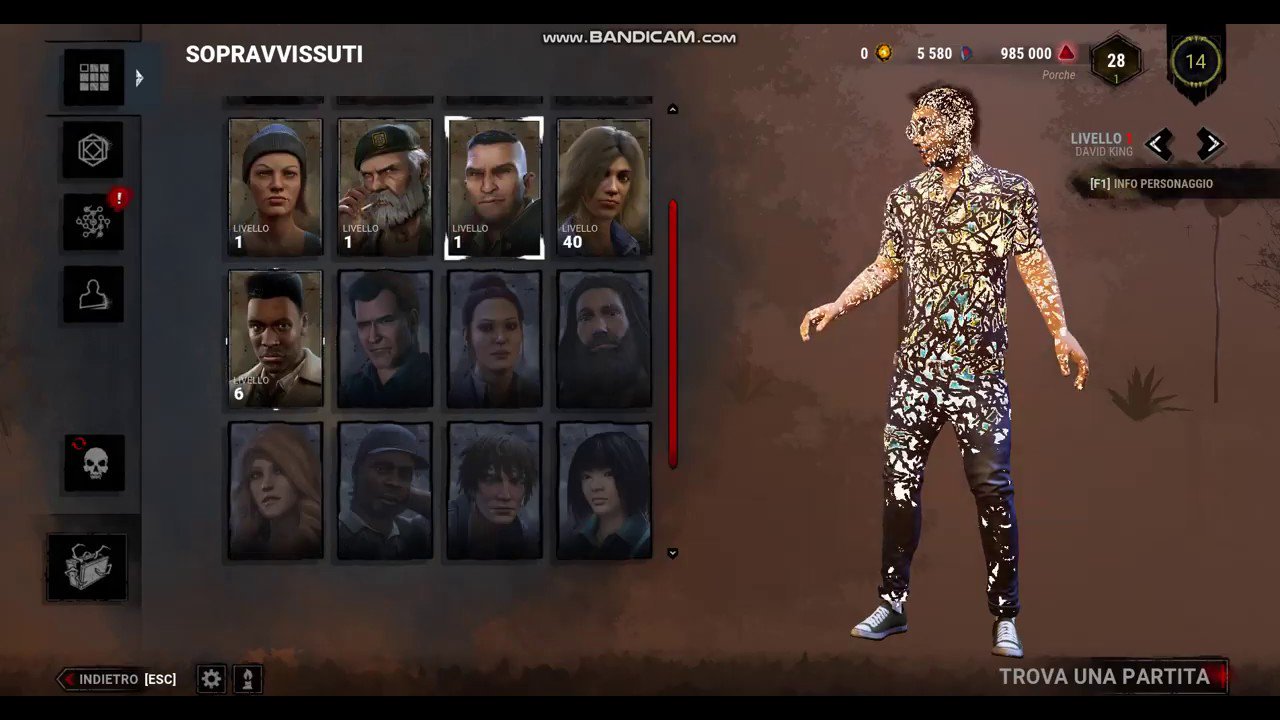Open the game settings gear

click(210, 679)
